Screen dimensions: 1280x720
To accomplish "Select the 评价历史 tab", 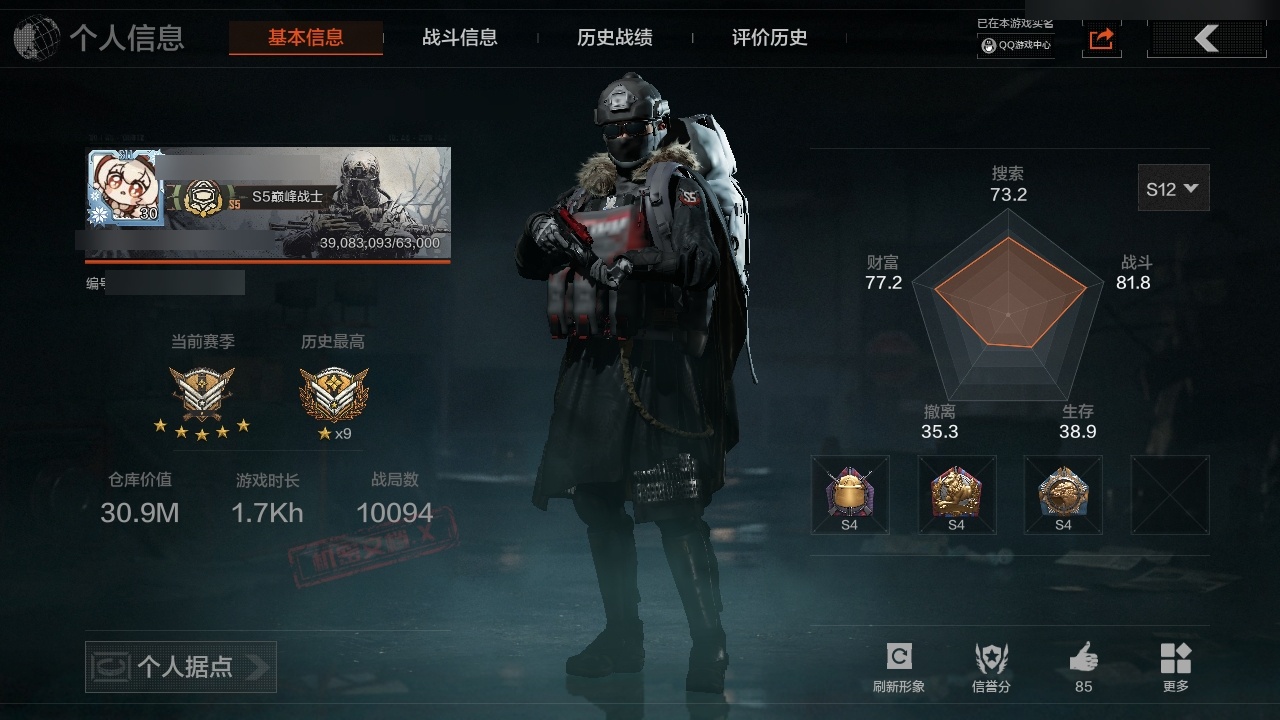I will (769, 38).
